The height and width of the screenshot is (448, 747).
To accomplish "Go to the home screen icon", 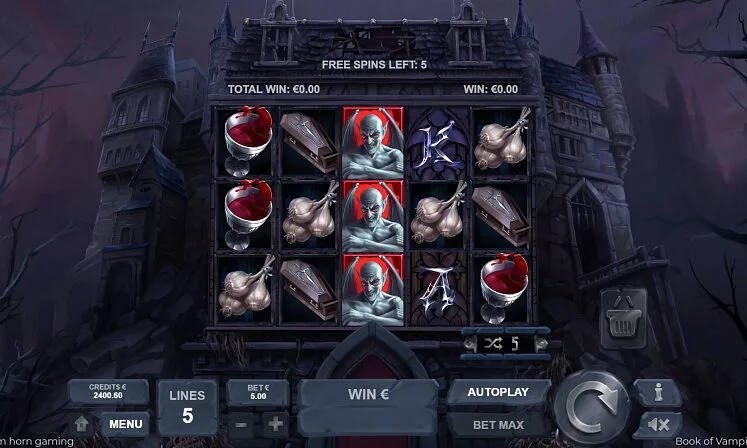I will (81, 423).
